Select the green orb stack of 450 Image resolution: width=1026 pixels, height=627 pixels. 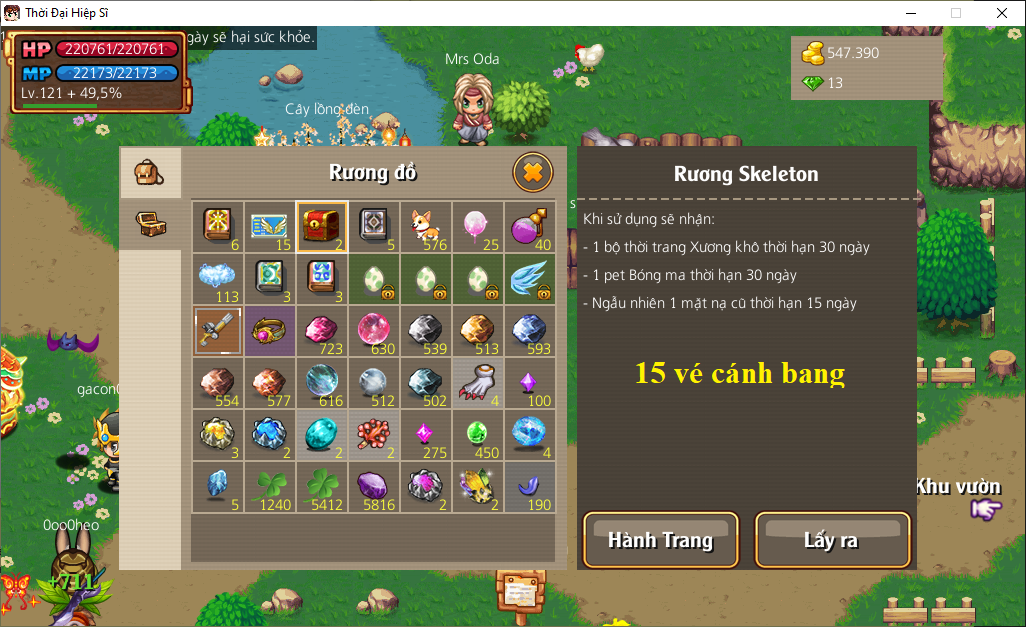coord(478,435)
